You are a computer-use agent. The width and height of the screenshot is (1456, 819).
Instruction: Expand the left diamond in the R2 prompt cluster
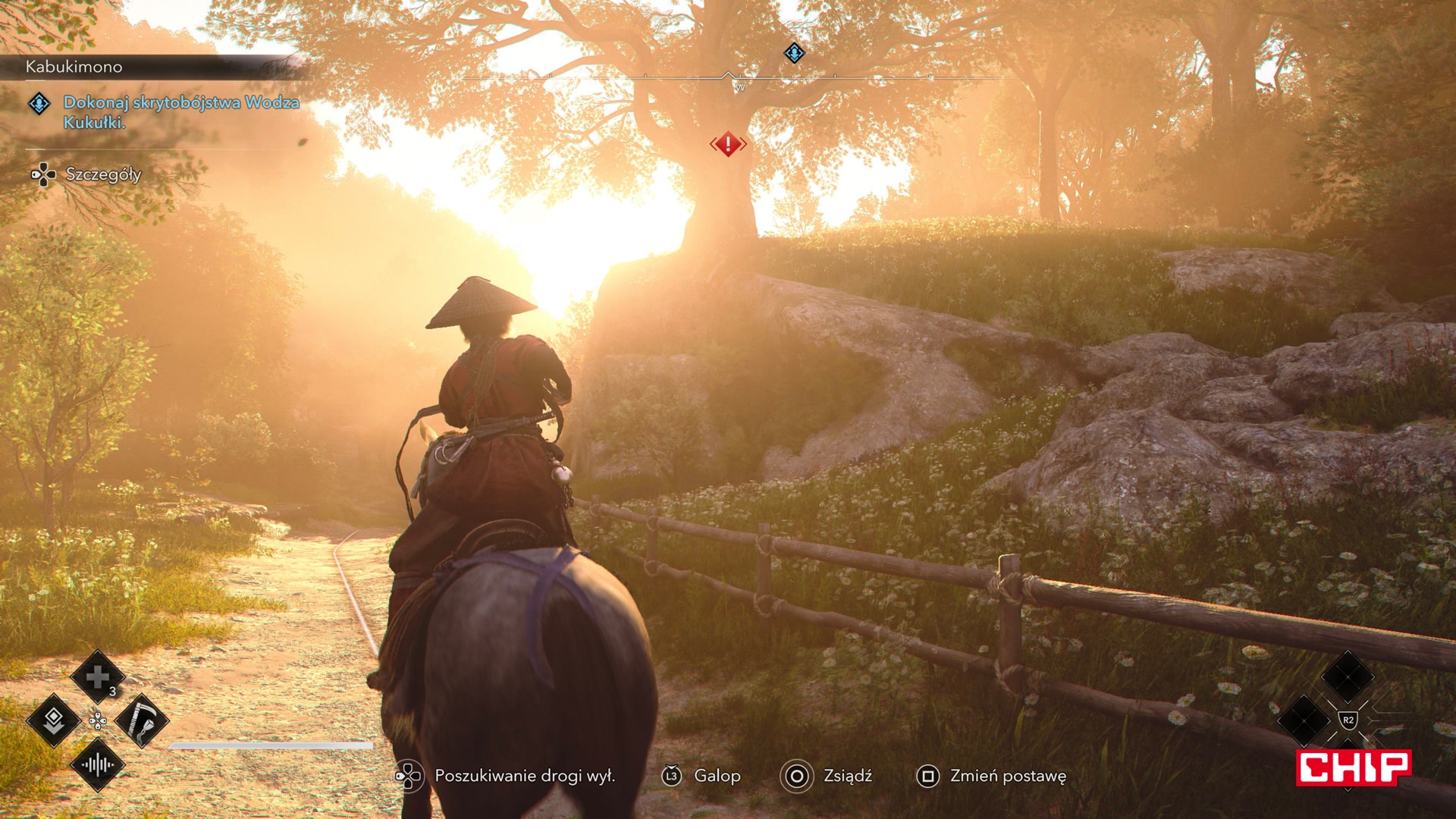point(1304,721)
